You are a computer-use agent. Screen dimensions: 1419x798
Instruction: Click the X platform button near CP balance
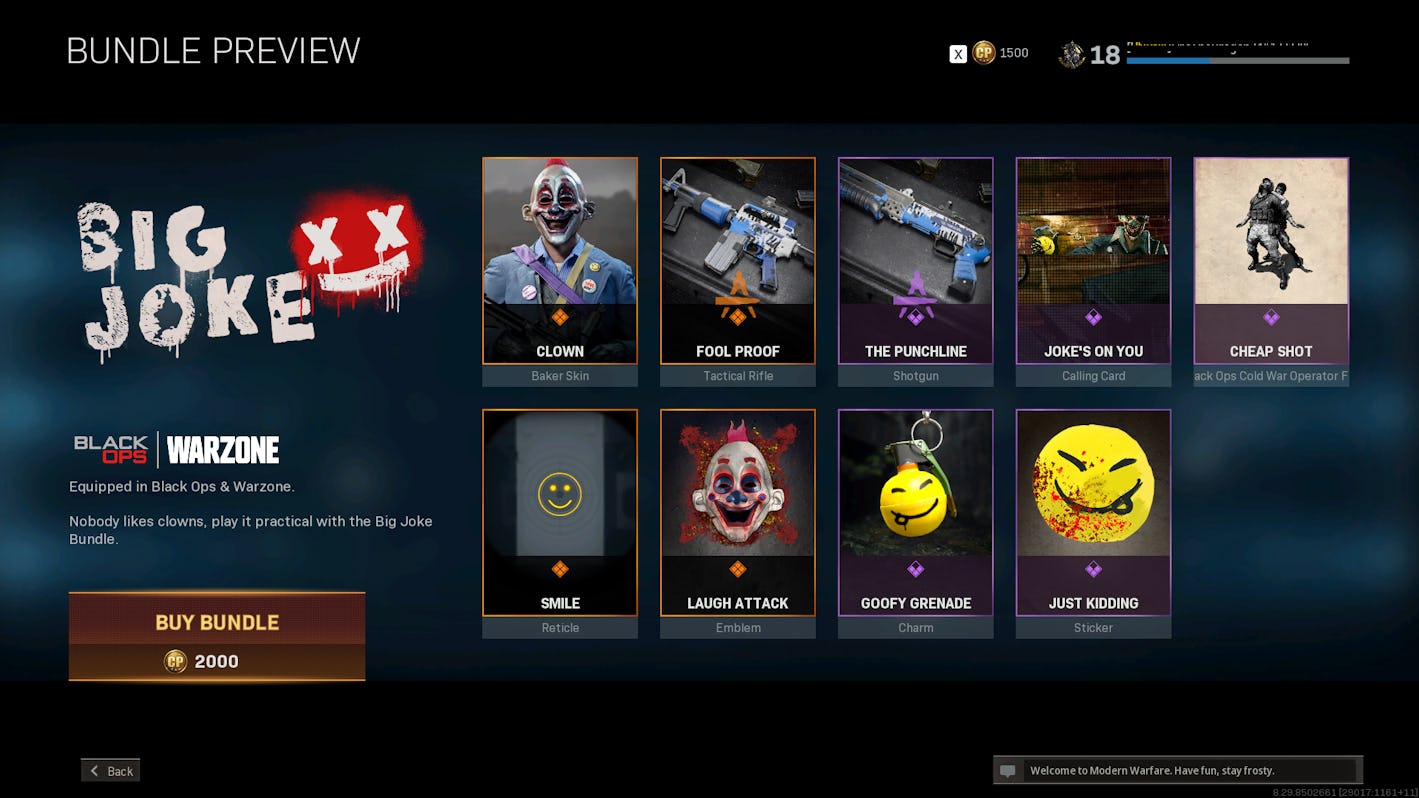pos(957,52)
